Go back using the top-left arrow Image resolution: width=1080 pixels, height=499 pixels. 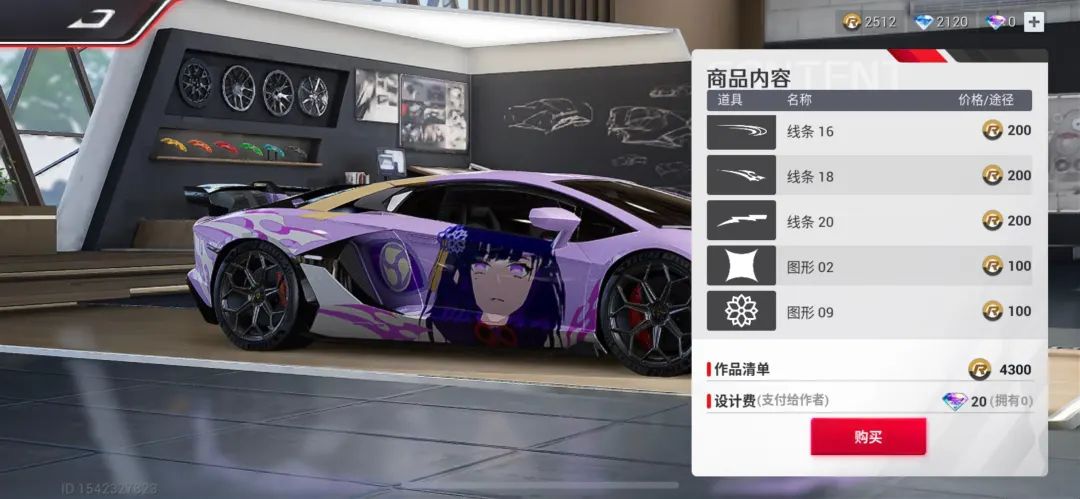91,19
